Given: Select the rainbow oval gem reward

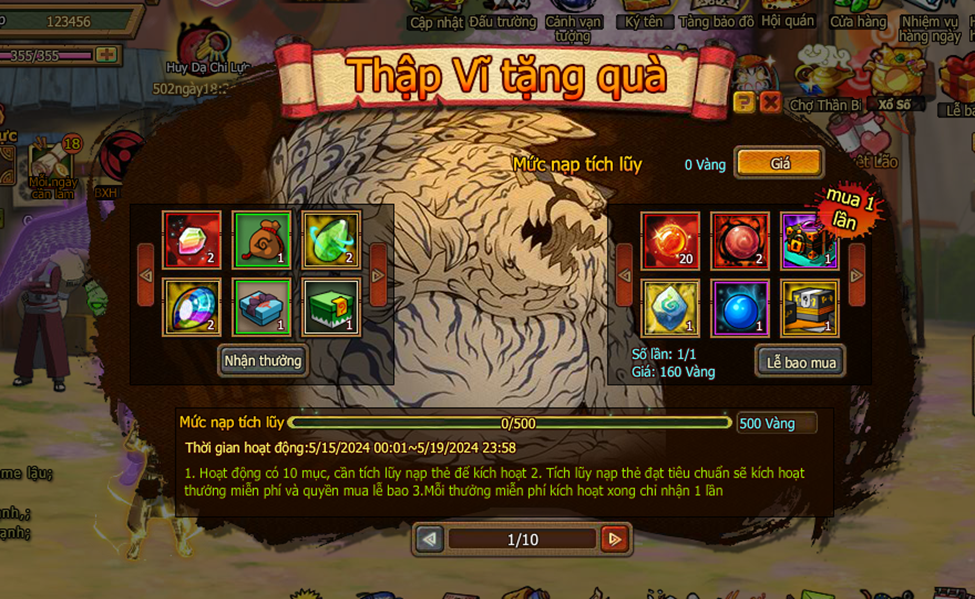Looking at the screenshot, I should [192, 308].
